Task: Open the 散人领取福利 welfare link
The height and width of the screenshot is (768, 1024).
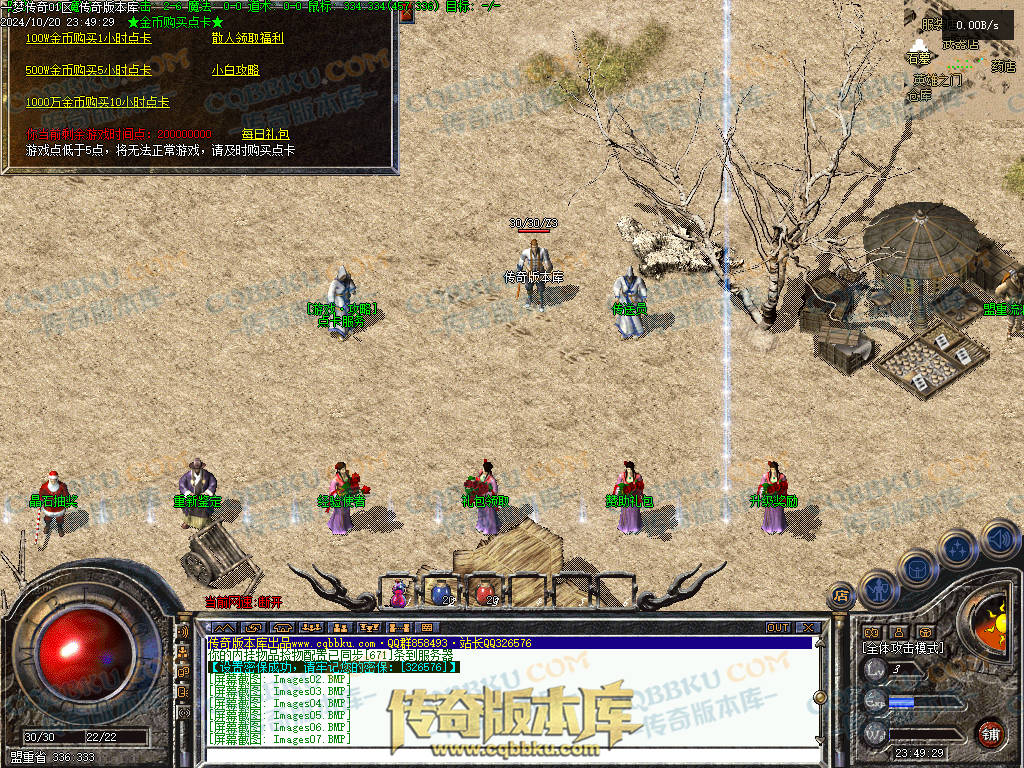Action: tap(247, 38)
